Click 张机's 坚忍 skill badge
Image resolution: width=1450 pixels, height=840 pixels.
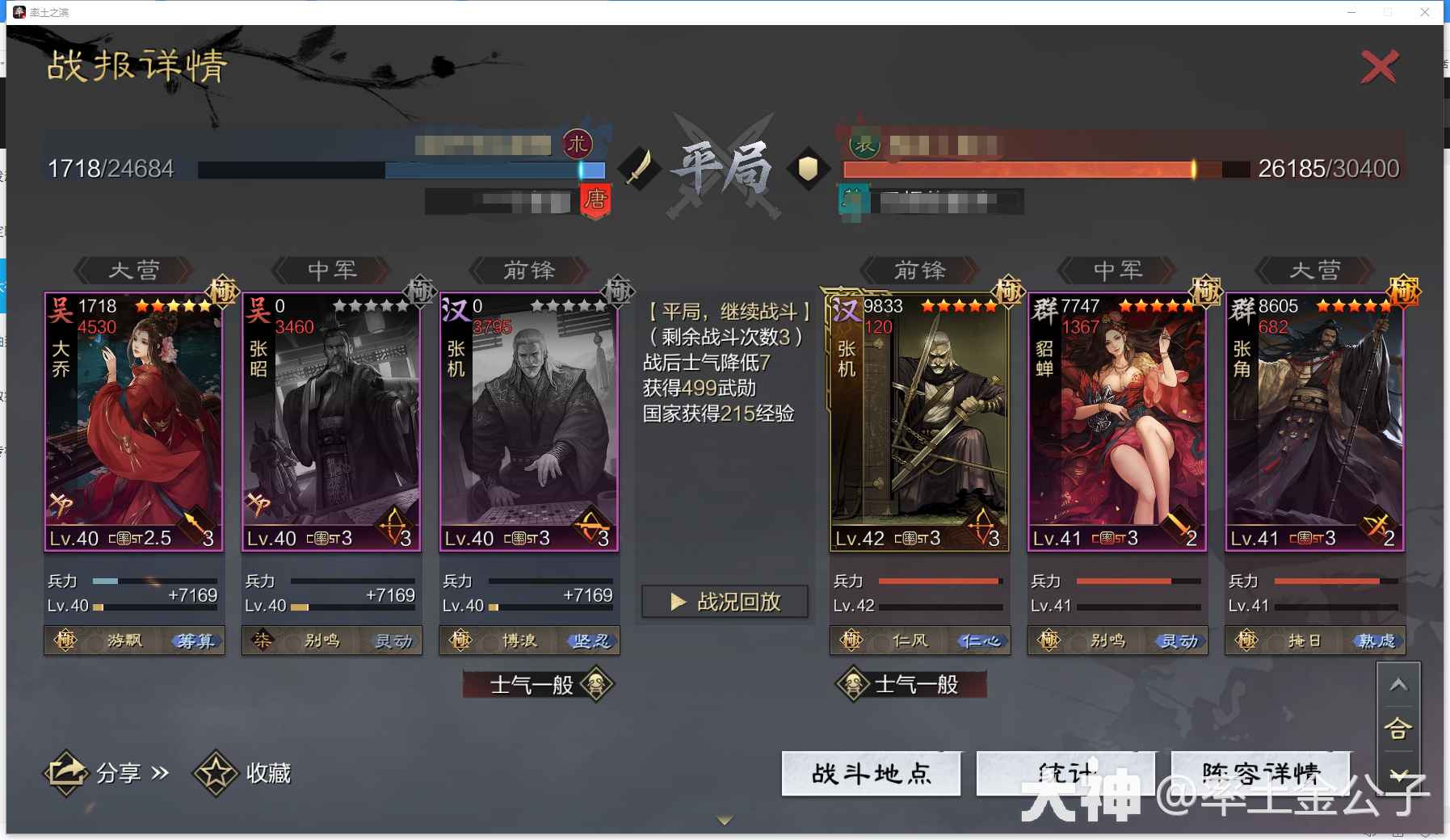(591, 640)
